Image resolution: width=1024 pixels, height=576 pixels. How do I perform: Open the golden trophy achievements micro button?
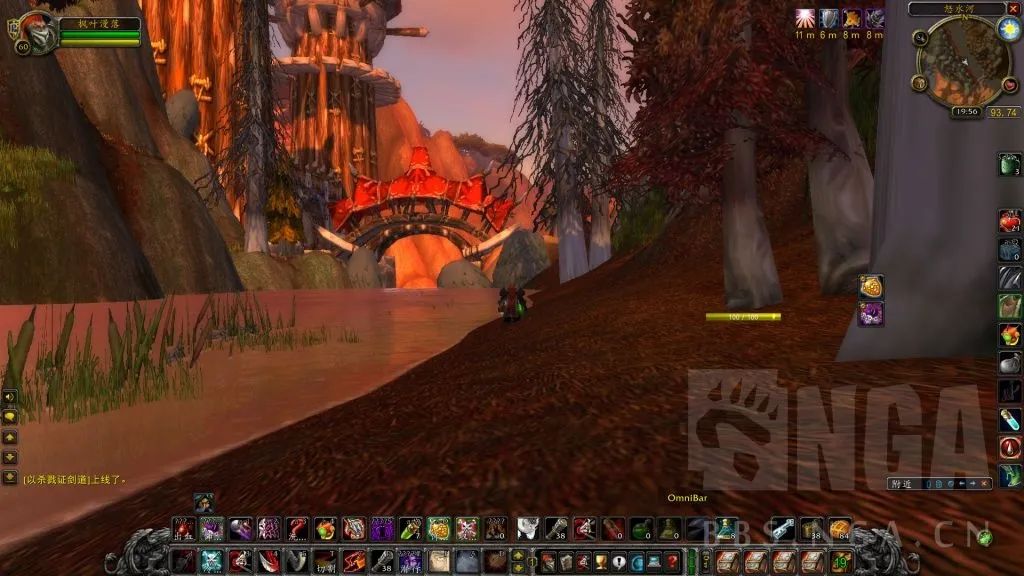(599, 562)
